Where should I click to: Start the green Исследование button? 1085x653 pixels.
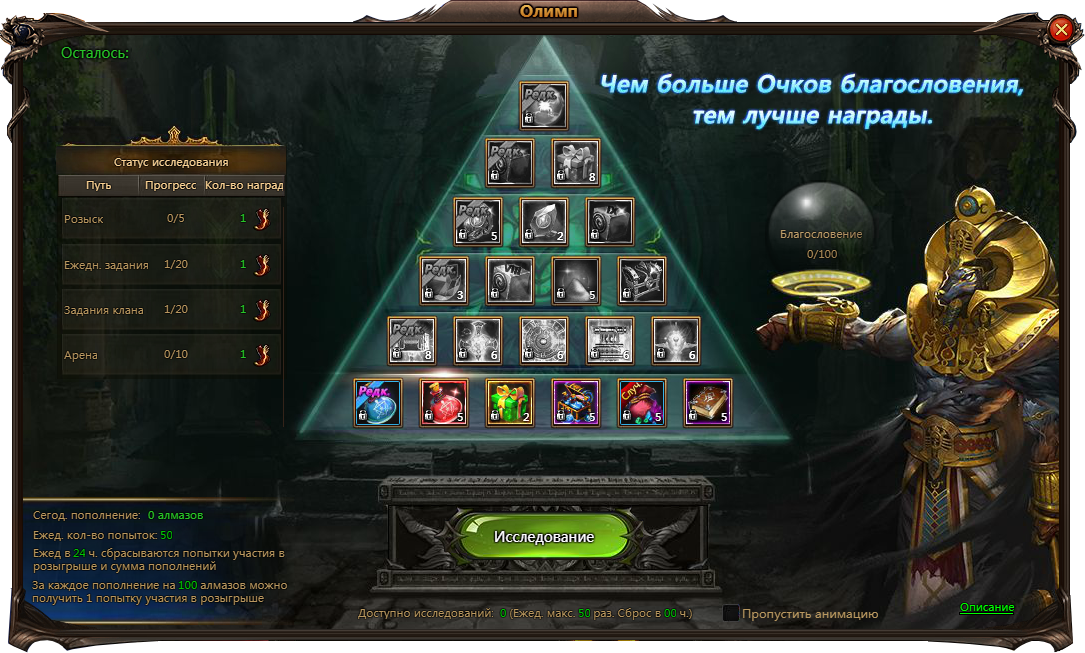point(543,537)
